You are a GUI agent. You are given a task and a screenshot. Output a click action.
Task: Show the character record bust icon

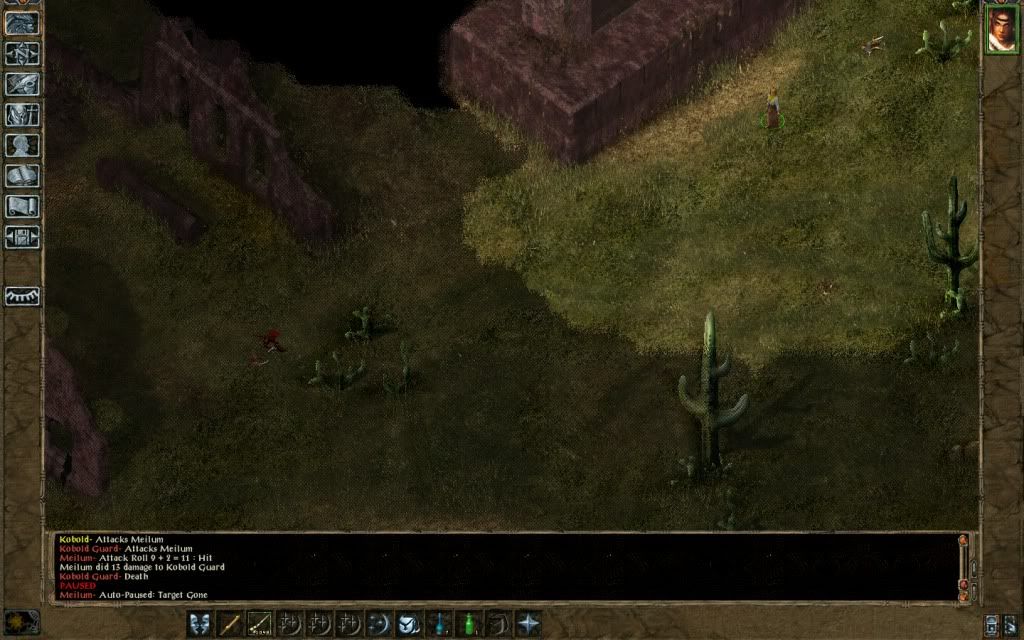pyautogui.click(x=21, y=146)
